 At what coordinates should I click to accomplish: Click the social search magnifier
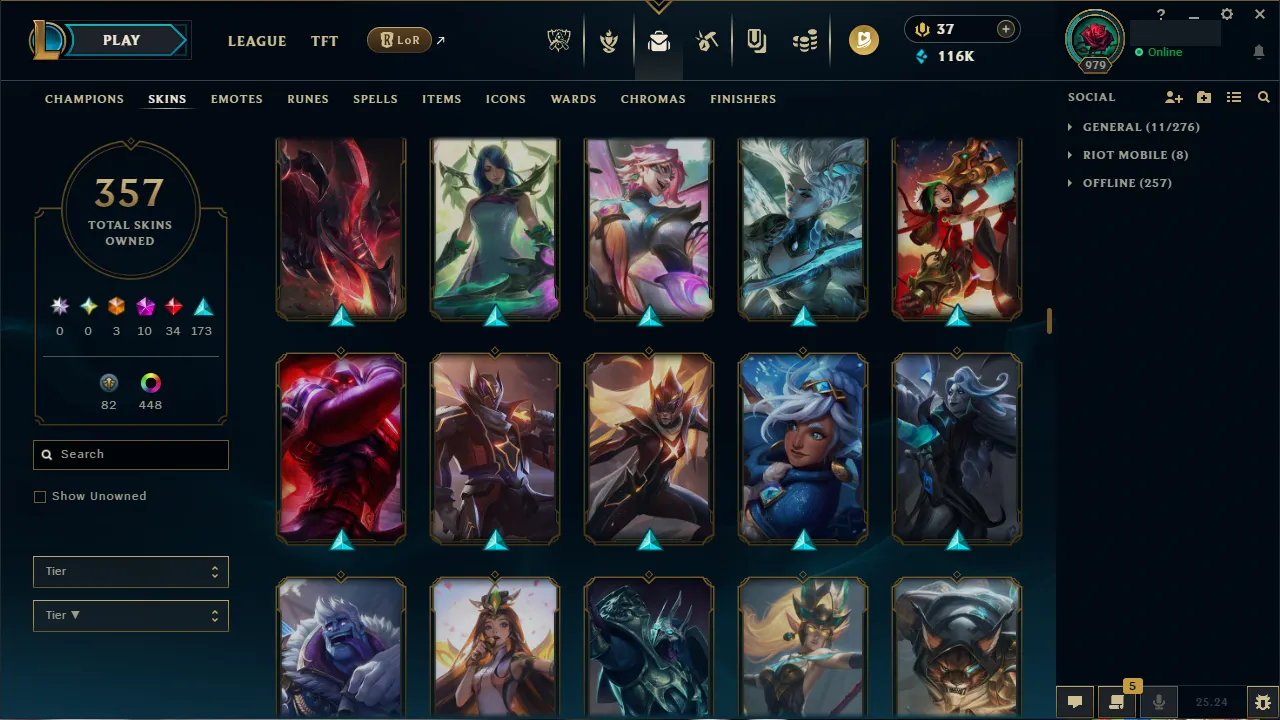[1263, 97]
